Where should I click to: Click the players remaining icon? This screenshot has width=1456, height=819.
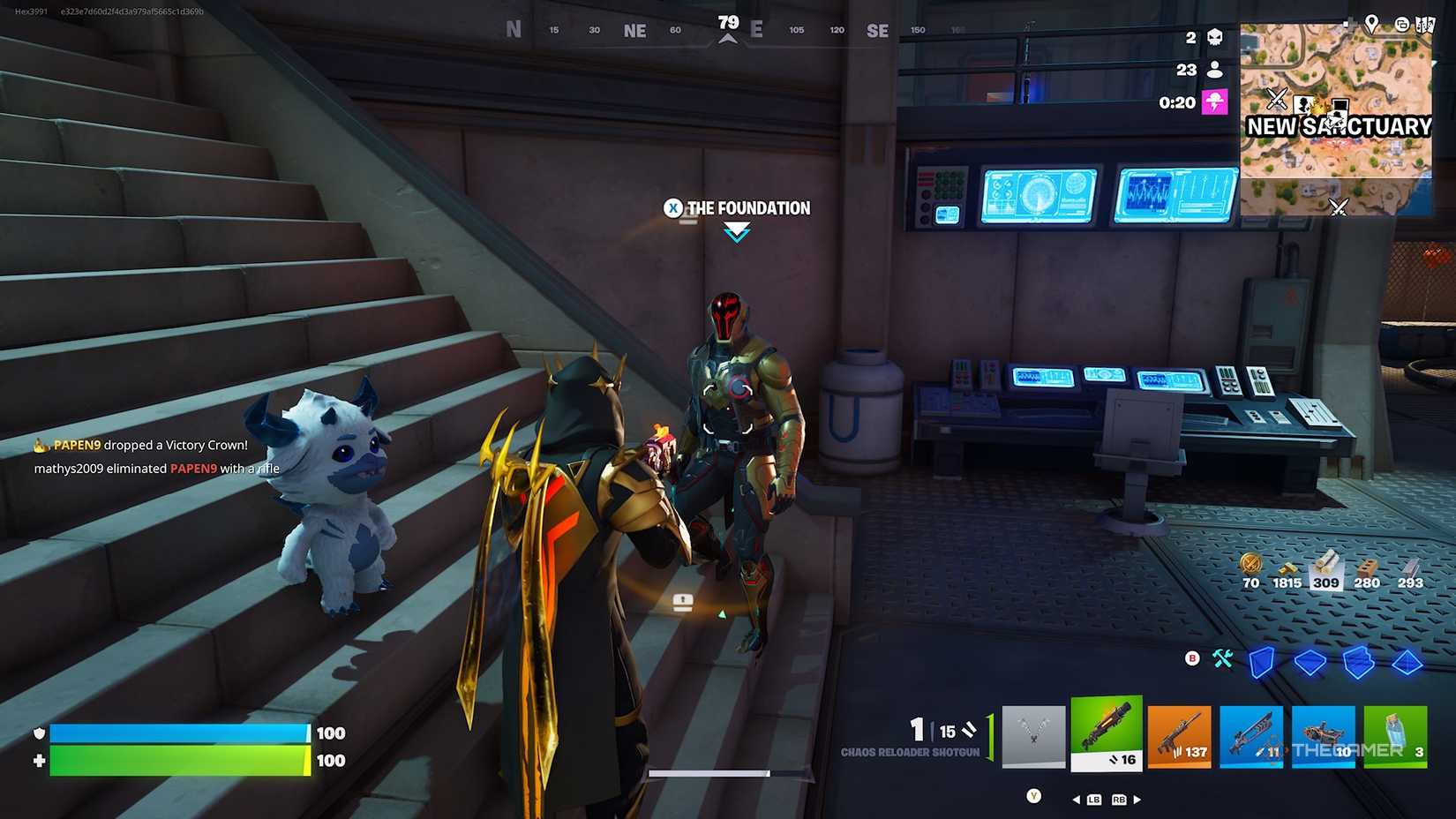coord(1217,70)
